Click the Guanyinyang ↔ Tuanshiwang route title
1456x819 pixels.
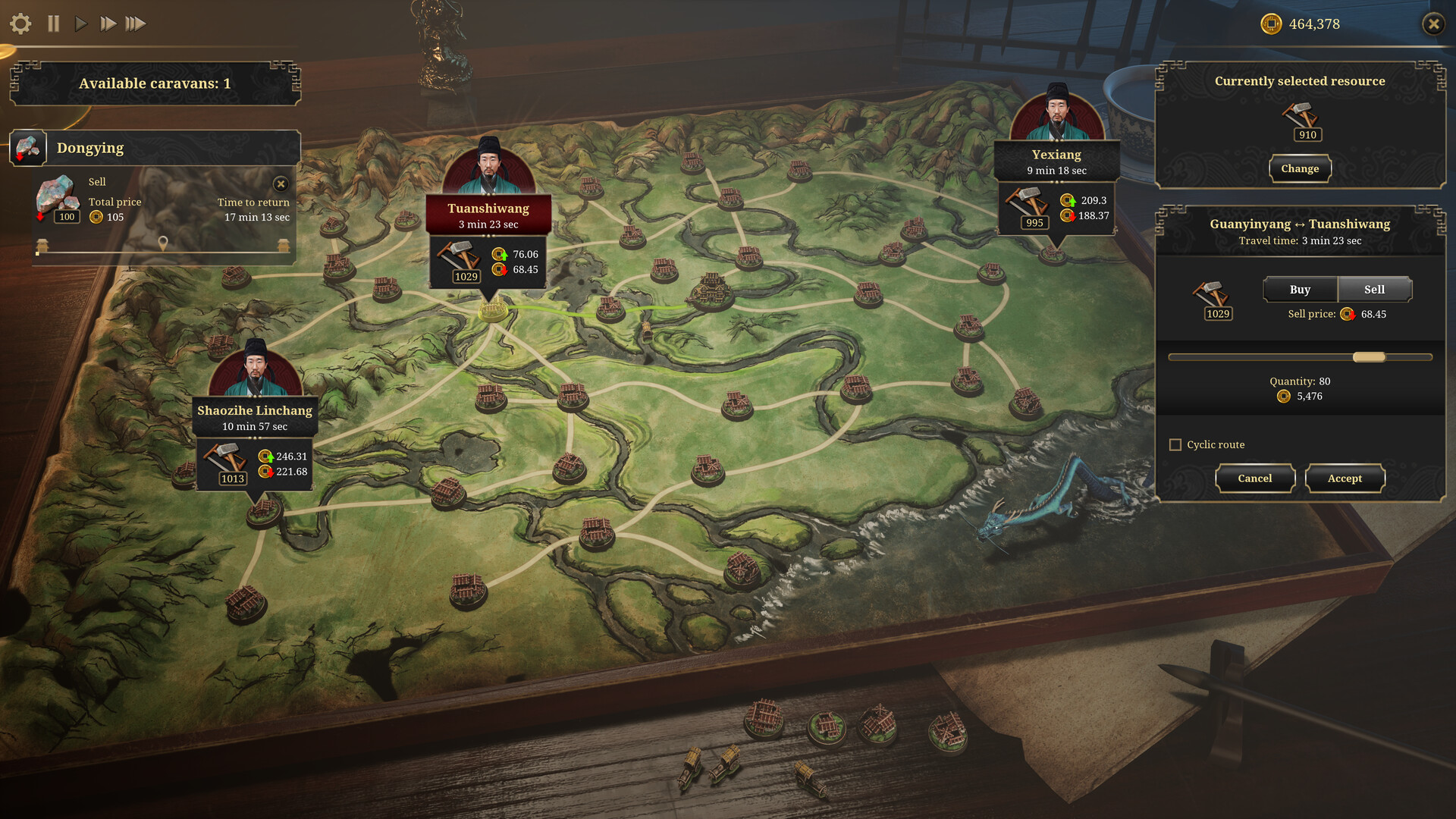(x=1300, y=224)
